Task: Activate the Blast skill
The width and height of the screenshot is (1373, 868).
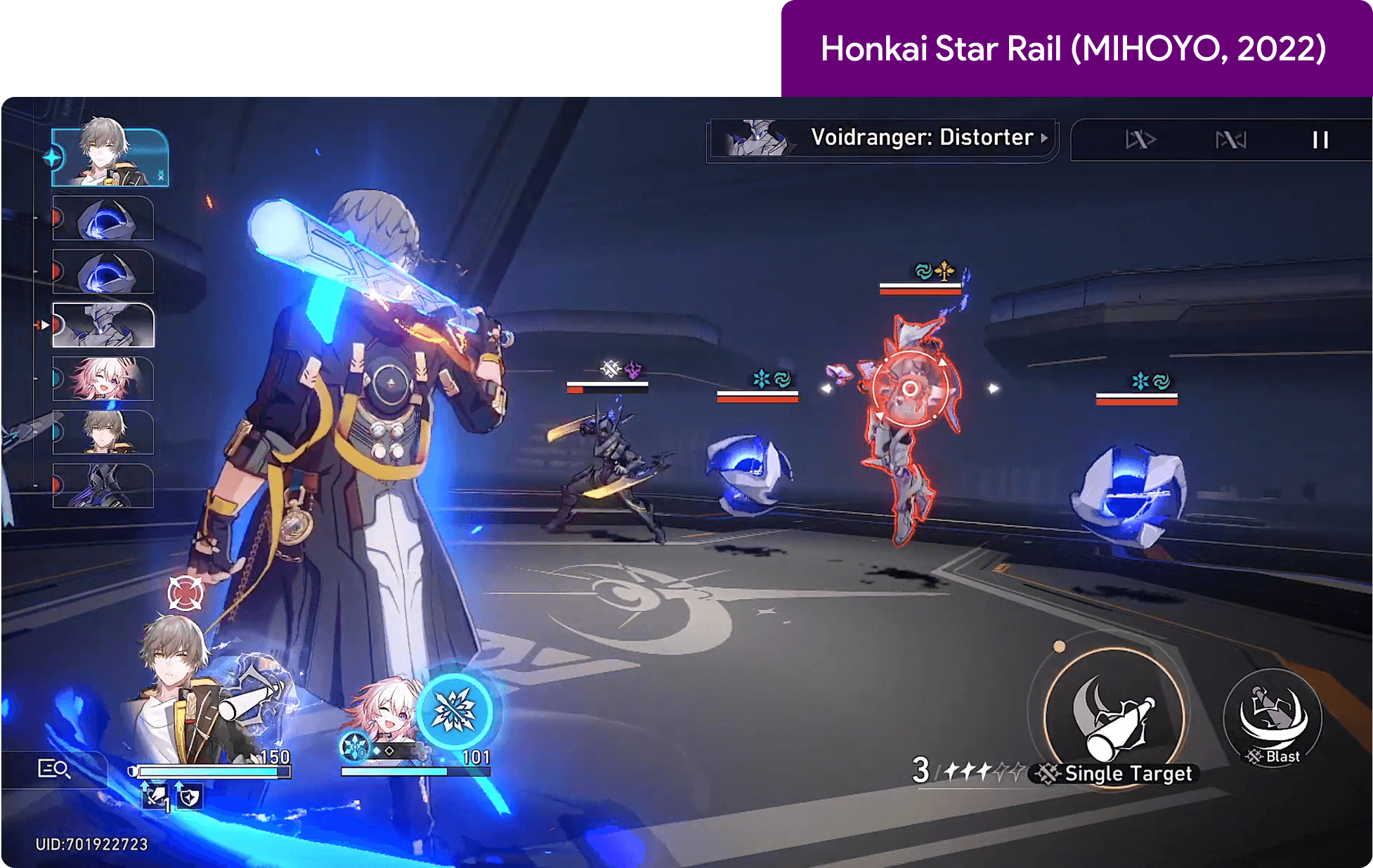Action: tap(1273, 718)
